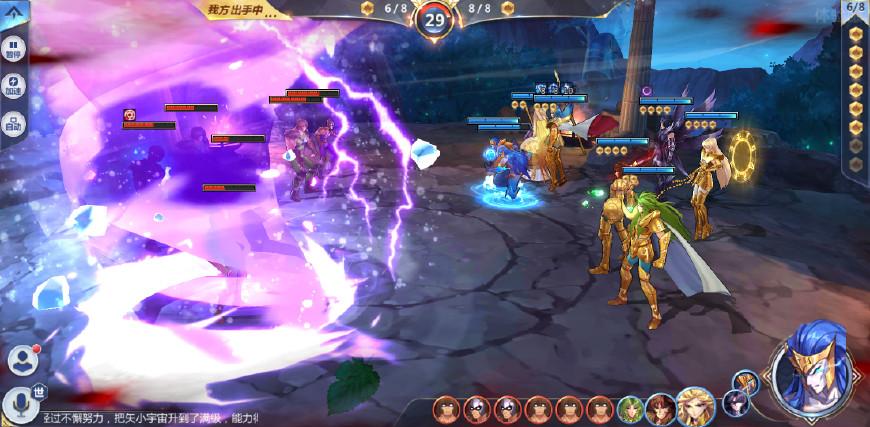The height and width of the screenshot is (427, 870).
Task: Select the green-haired hero in turn order
Action: point(631,409)
